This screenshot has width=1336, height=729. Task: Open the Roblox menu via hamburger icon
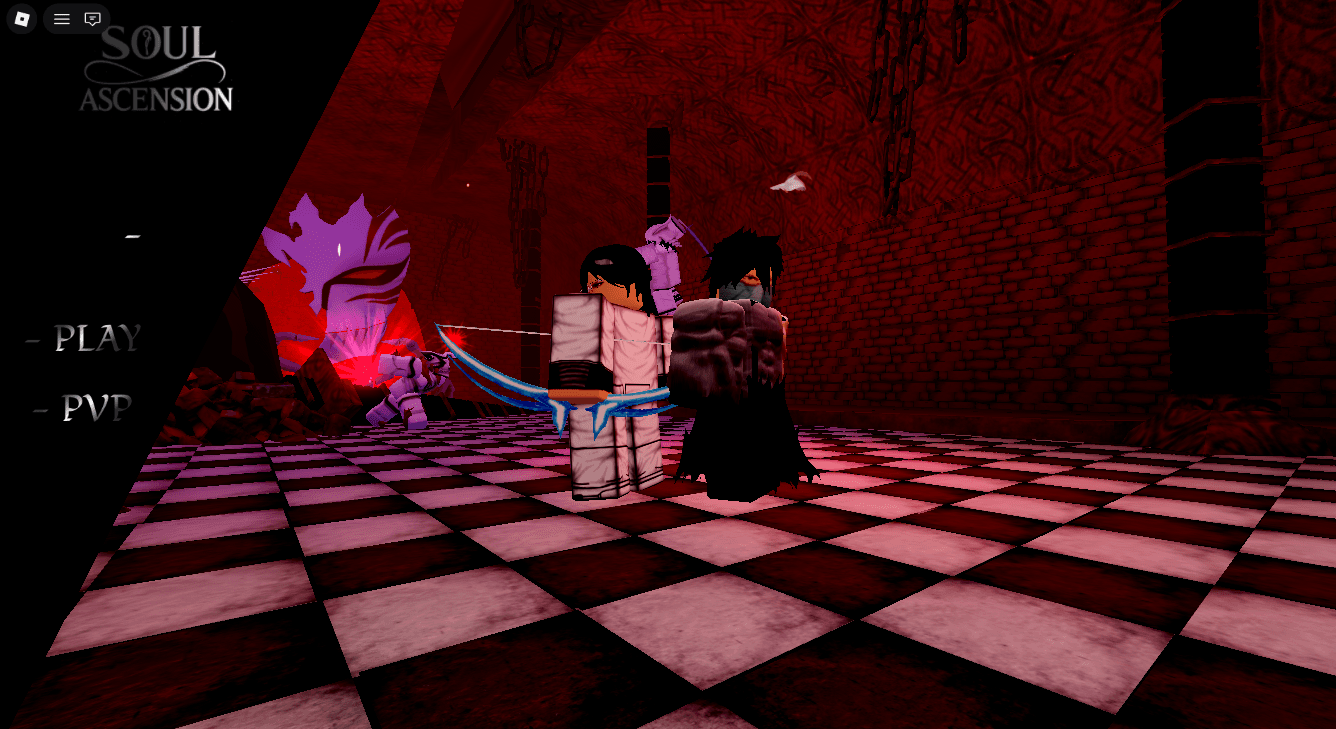(61, 18)
